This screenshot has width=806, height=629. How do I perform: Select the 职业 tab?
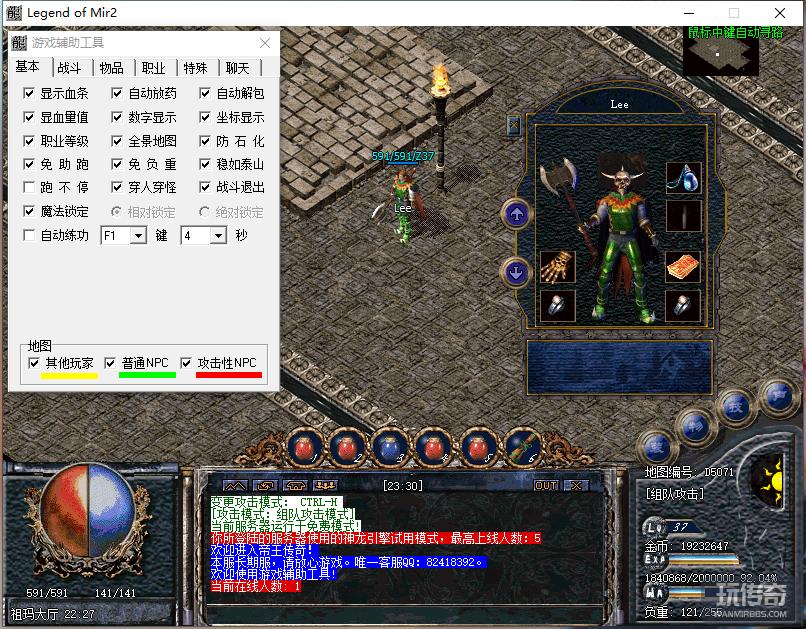pyautogui.click(x=153, y=68)
